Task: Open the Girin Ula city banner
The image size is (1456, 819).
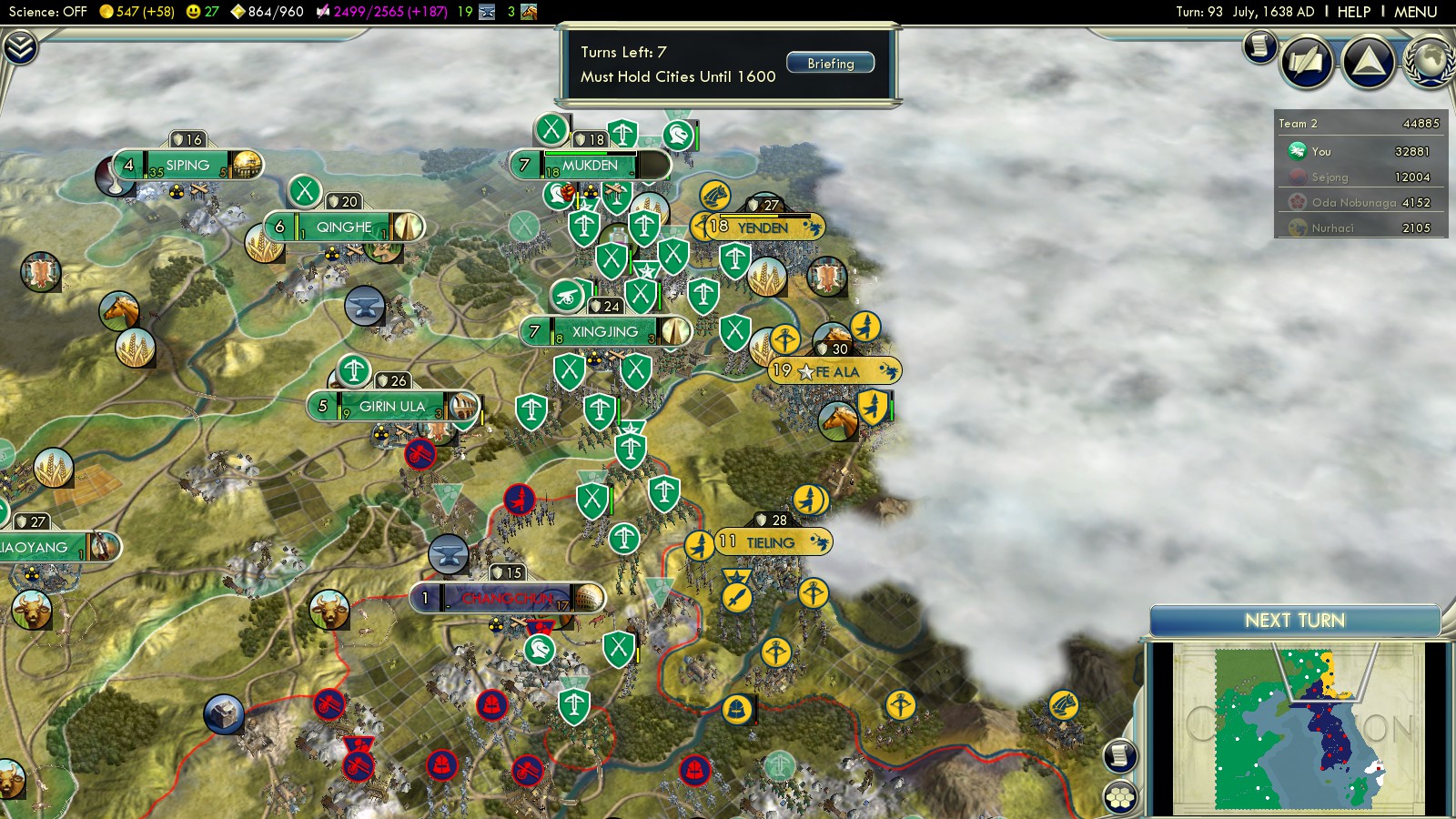Action: point(392,407)
